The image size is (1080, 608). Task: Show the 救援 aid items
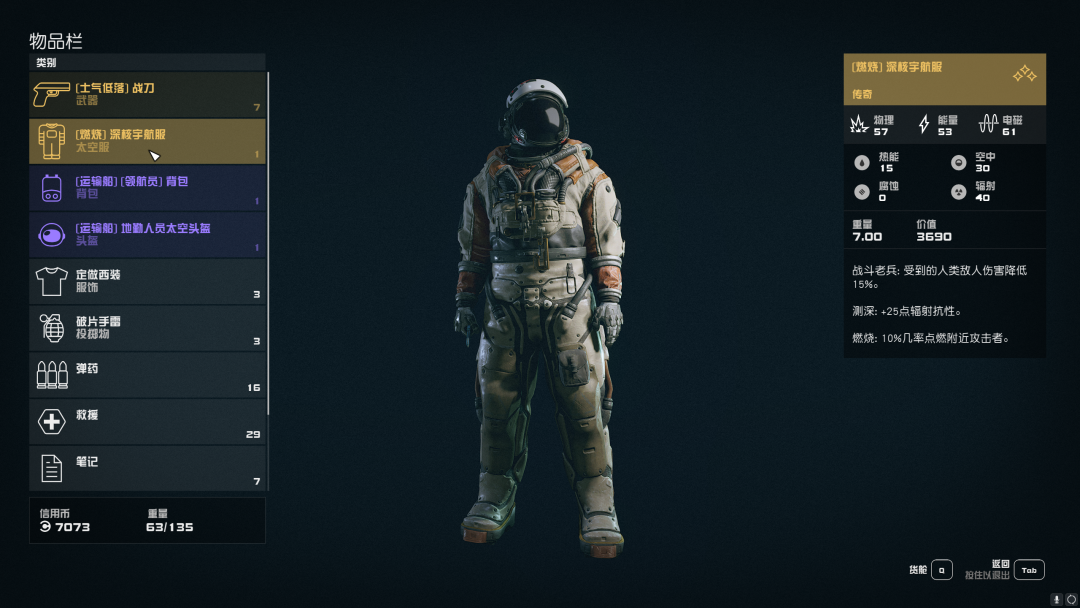148,421
